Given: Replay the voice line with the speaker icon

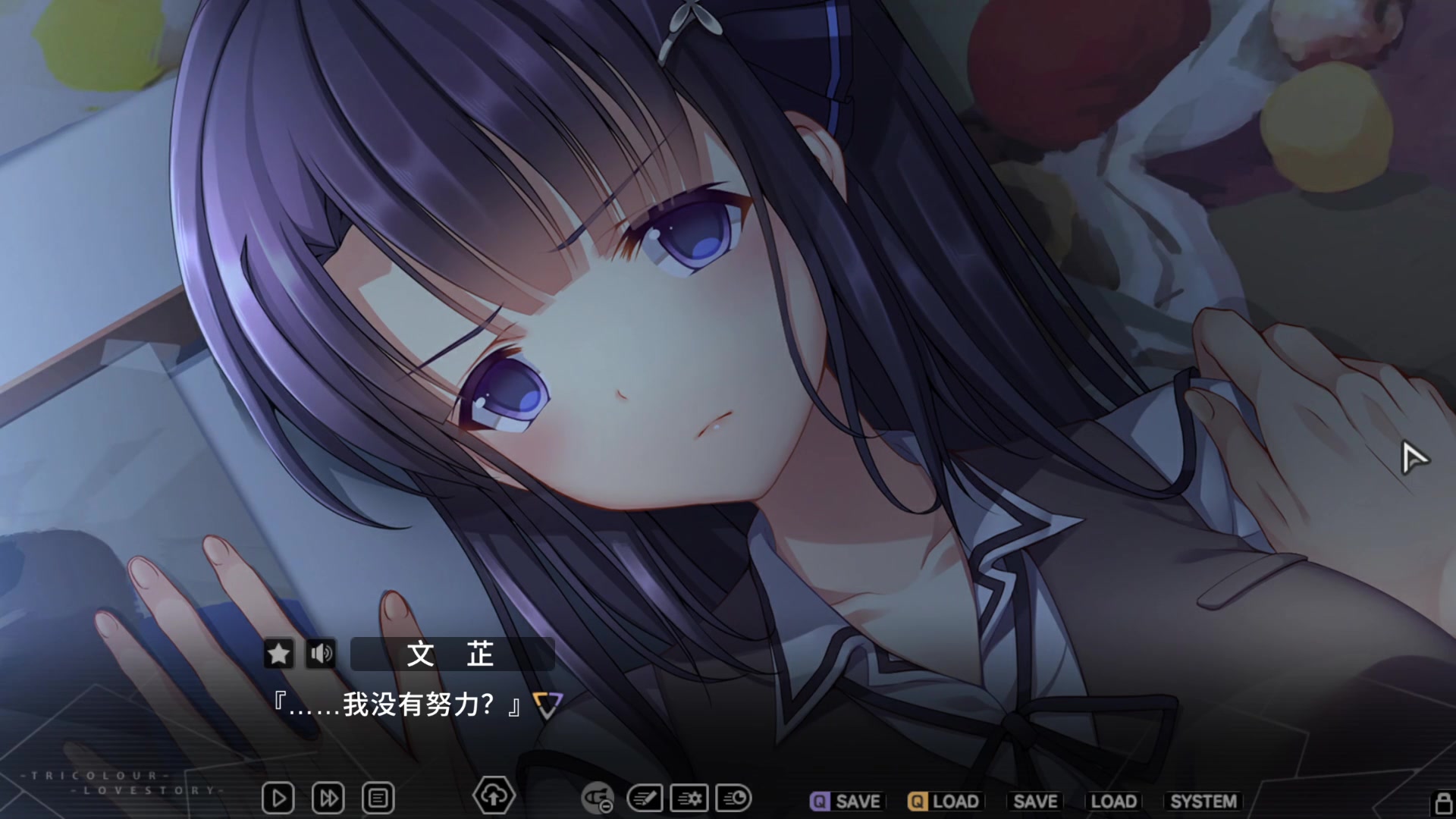Looking at the screenshot, I should (321, 653).
